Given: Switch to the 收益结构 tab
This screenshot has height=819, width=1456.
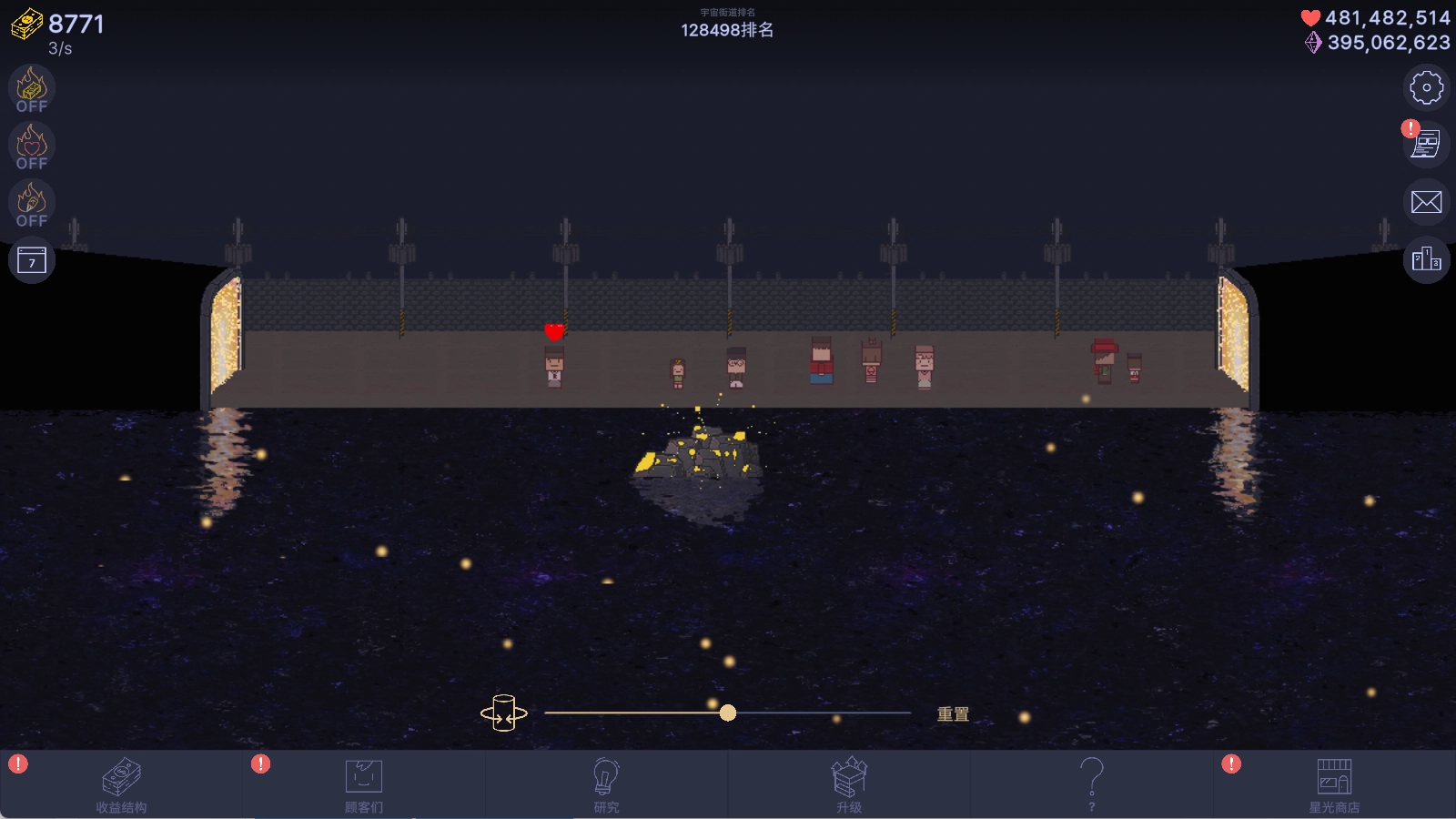Looking at the screenshot, I should (121, 784).
